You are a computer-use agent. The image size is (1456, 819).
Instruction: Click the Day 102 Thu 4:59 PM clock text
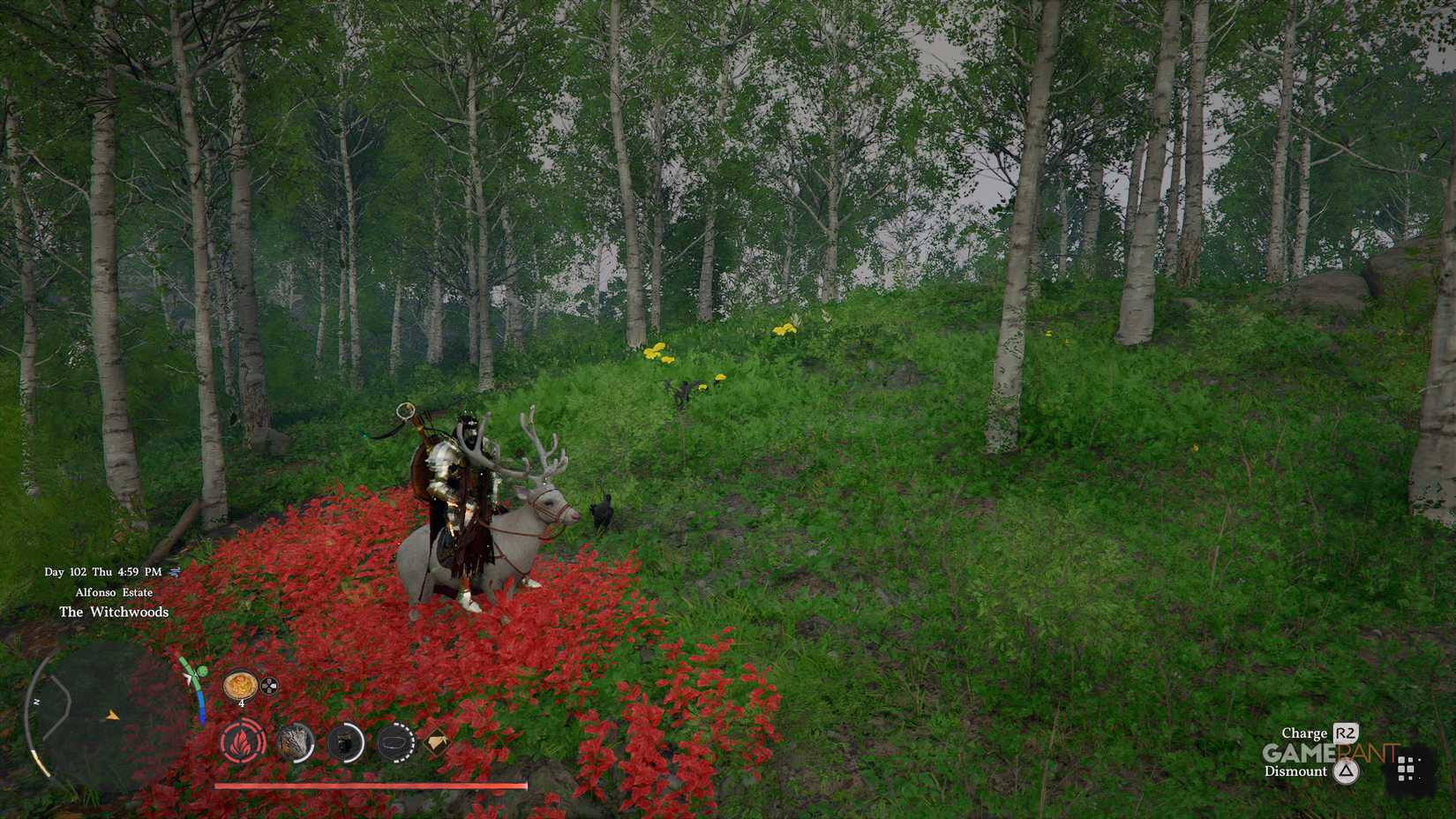point(103,572)
